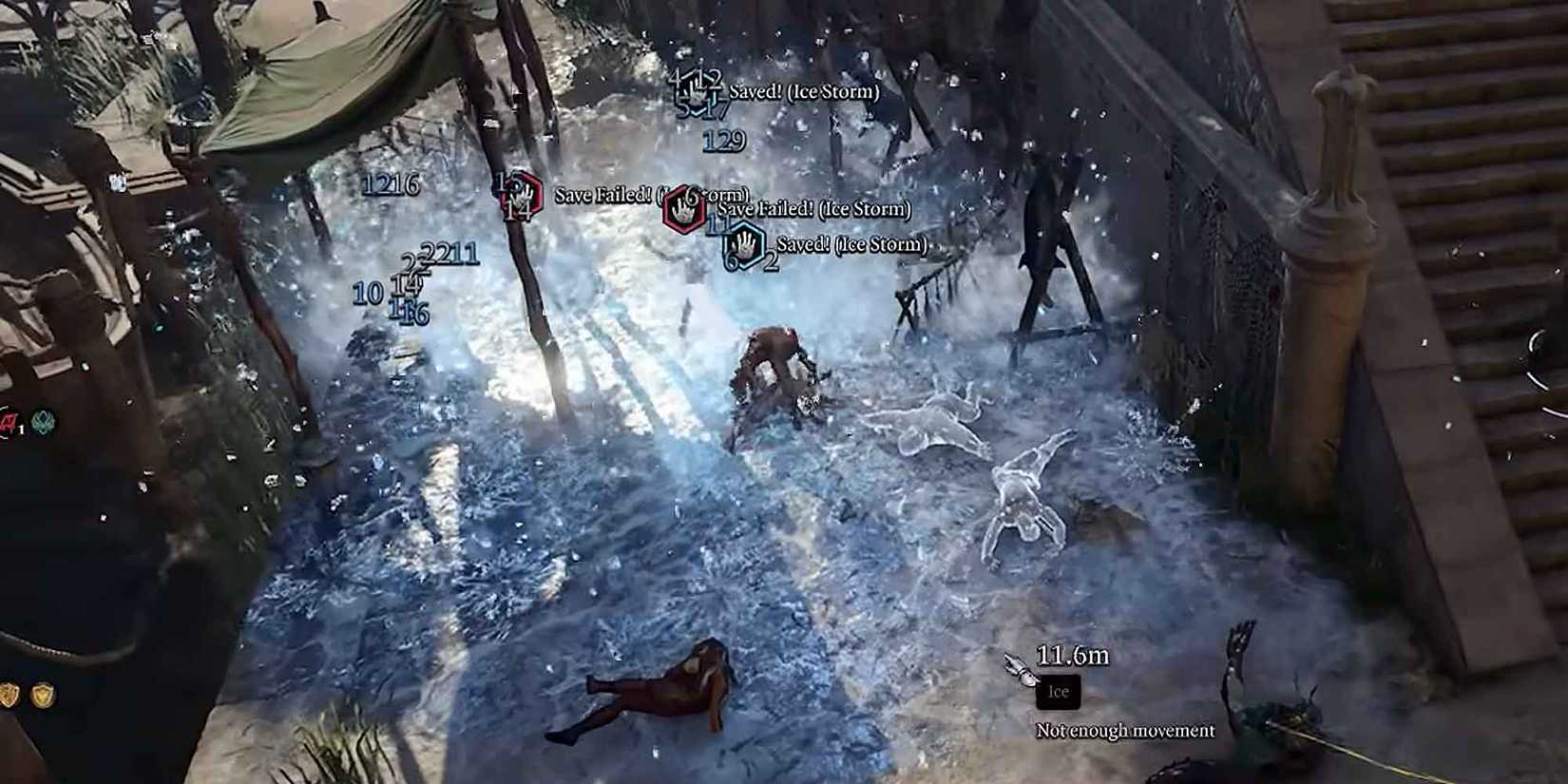Click the damage number '129'
1568x784 pixels.
click(x=726, y=144)
